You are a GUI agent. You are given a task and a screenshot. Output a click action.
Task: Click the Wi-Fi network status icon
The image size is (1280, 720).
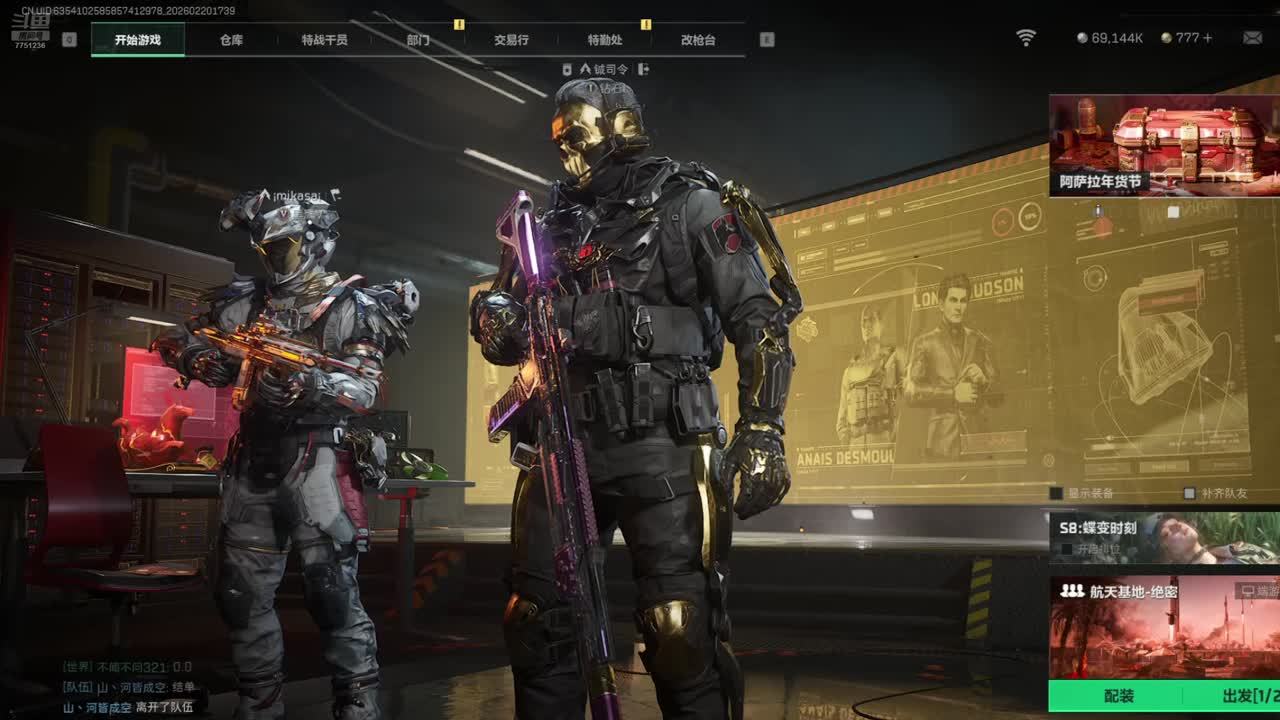click(1026, 38)
